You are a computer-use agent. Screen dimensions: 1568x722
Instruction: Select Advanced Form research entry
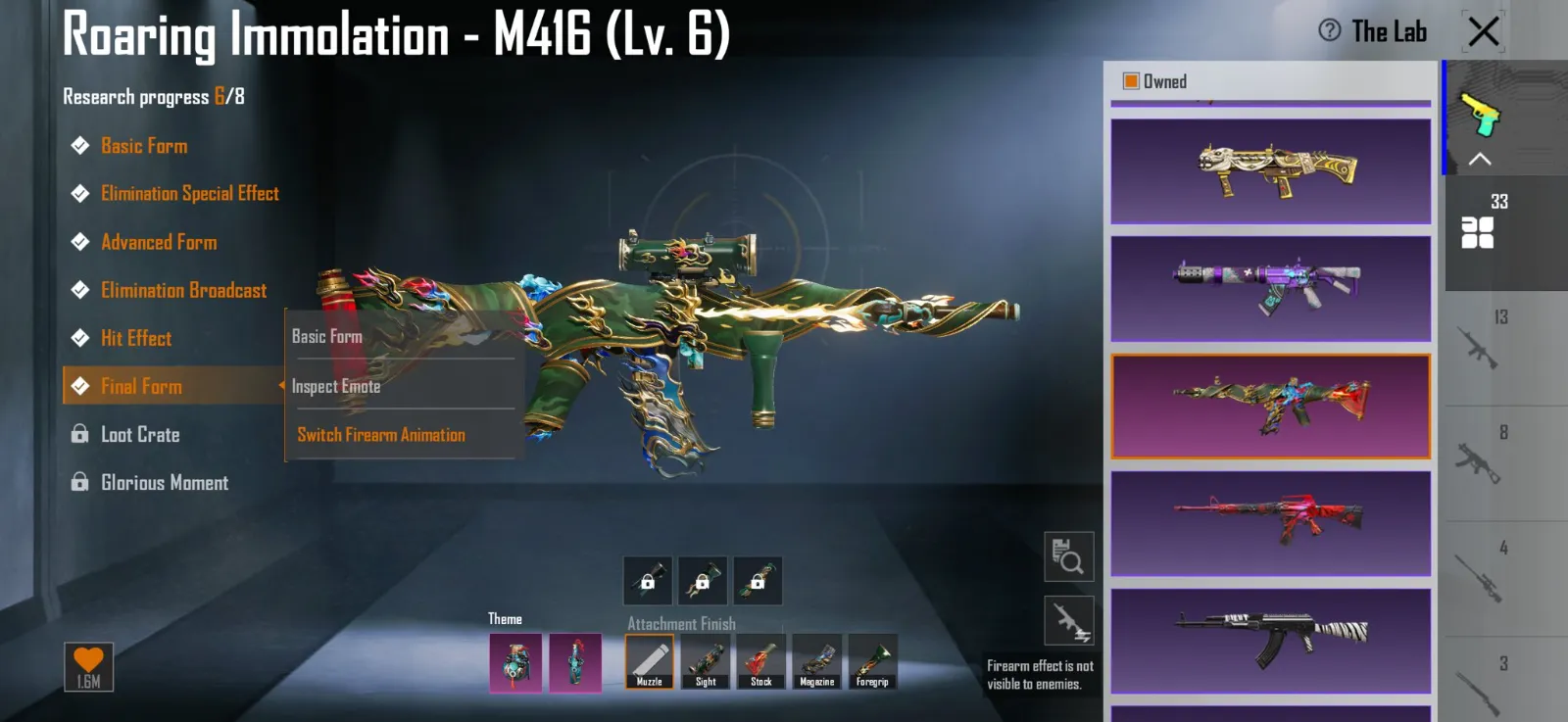159,242
